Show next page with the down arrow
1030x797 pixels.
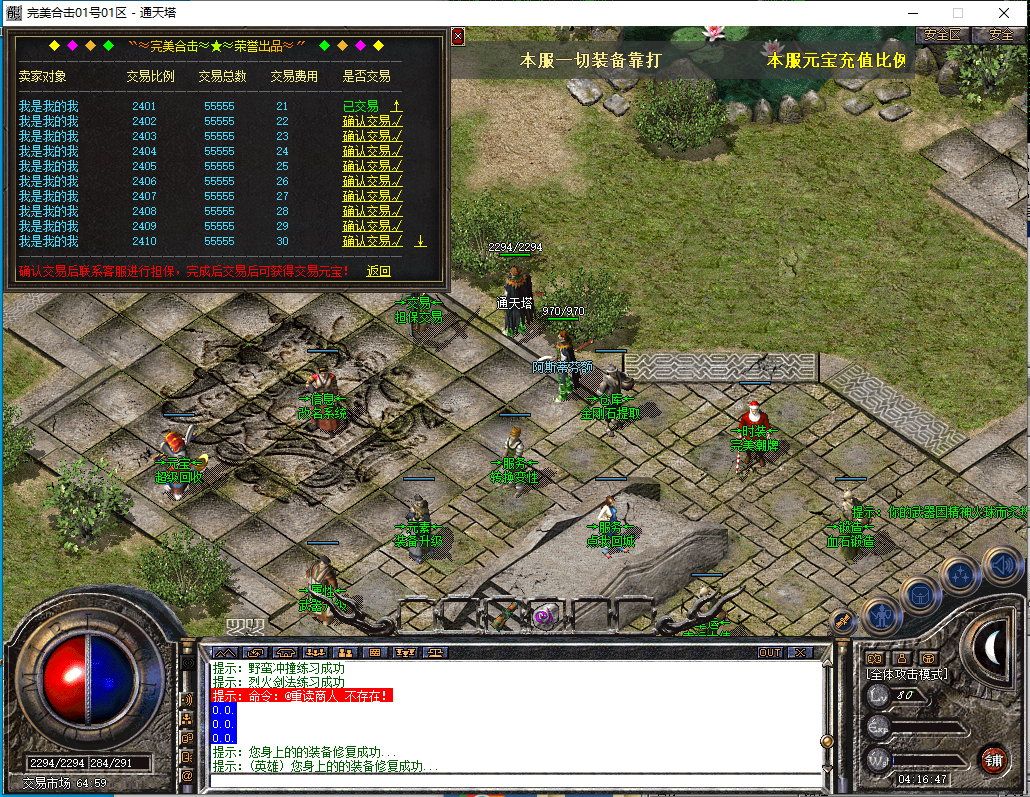(x=420, y=241)
